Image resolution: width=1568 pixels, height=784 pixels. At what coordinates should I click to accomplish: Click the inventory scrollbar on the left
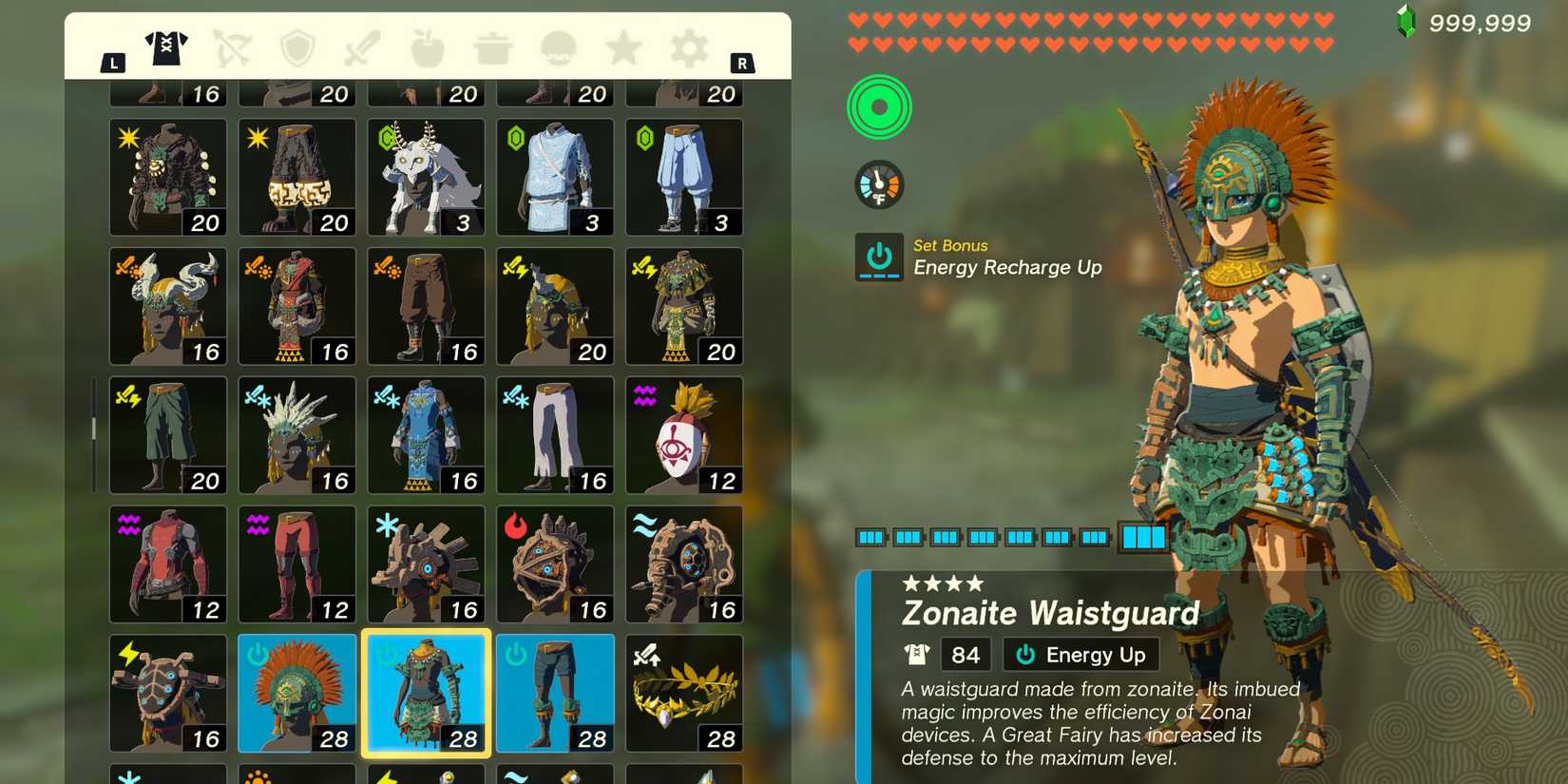click(92, 430)
